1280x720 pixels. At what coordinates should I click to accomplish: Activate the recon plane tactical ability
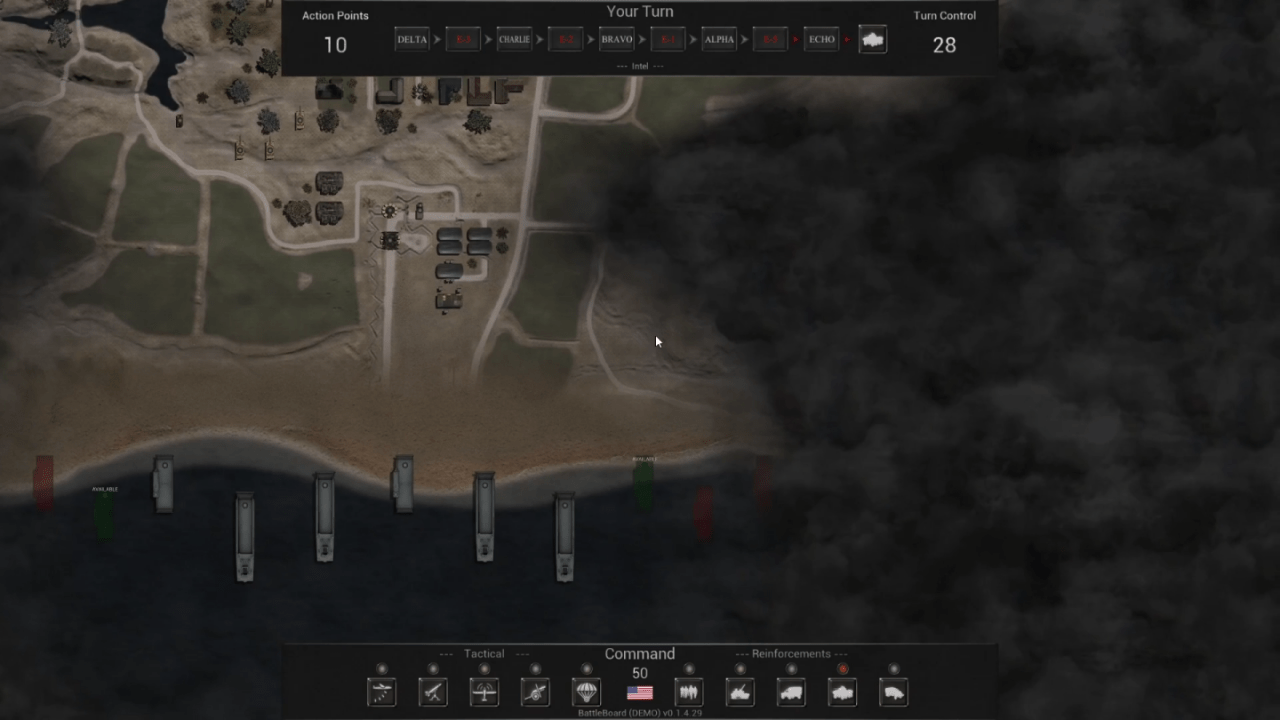coord(484,691)
